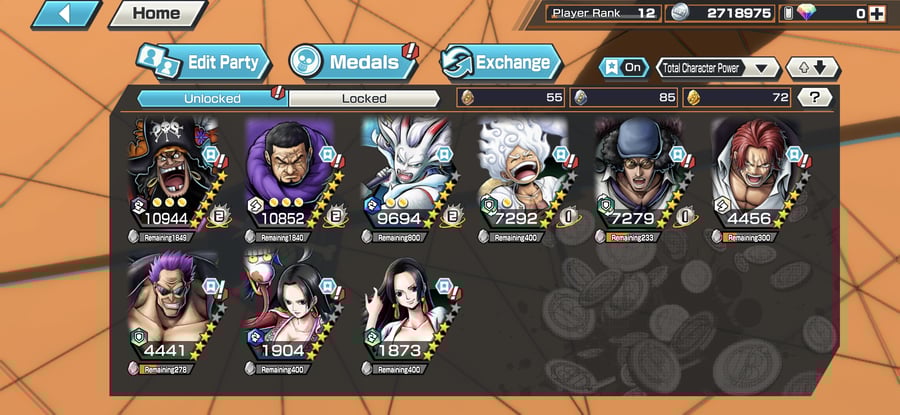Switch to the Locked characters tab
Viewport: 900px width, 415px height.
(x=364, y=98)
